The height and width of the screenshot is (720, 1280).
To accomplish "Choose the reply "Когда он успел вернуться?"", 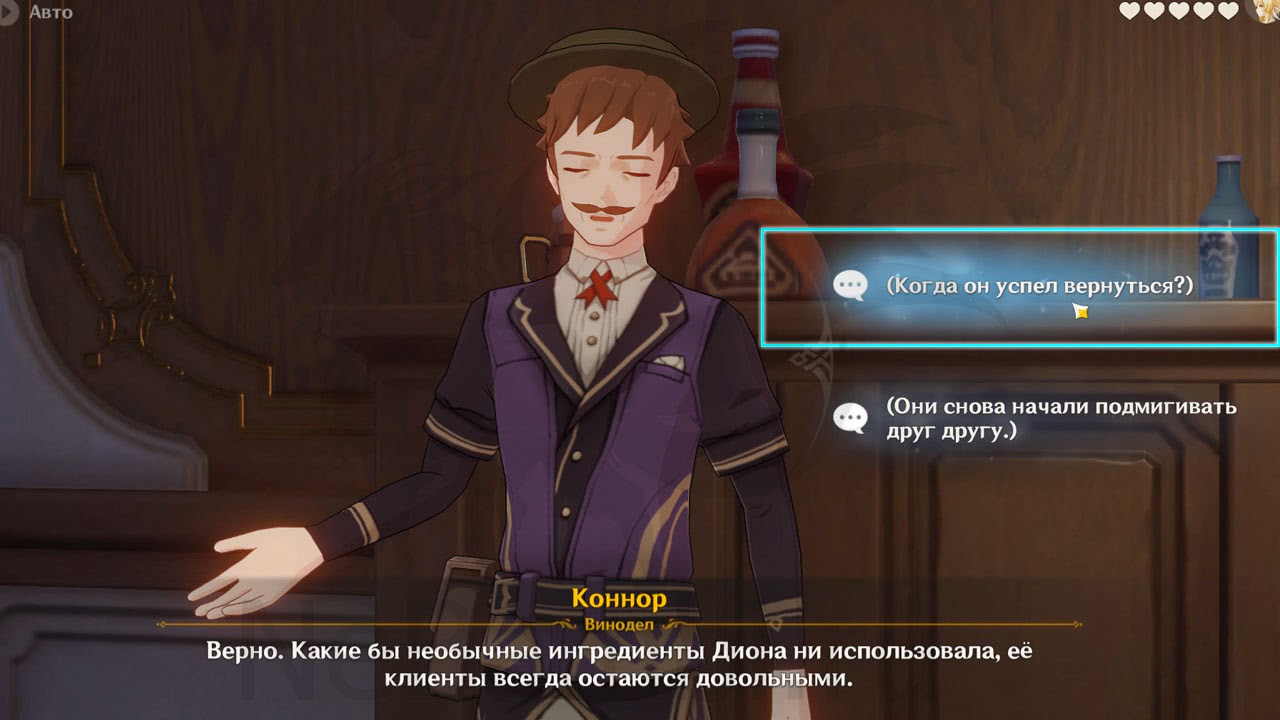I will 1020,287.
